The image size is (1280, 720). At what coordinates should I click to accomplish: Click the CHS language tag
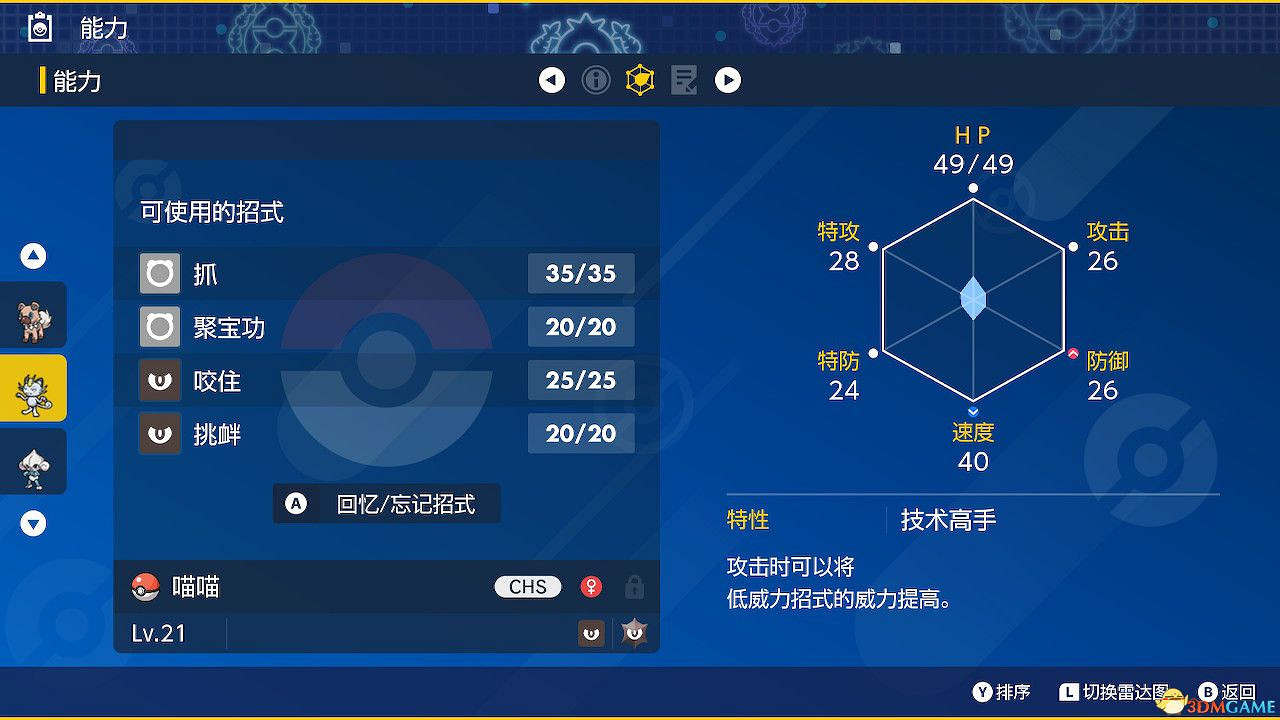coord(527,587)
